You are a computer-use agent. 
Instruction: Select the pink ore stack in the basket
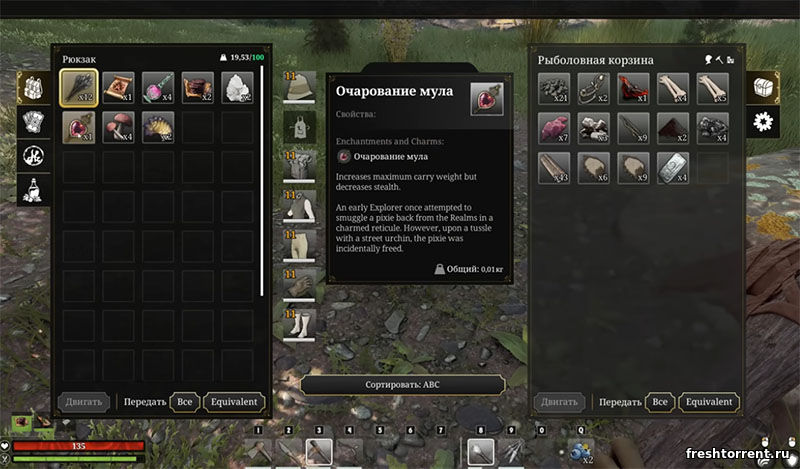coord(554,128)
